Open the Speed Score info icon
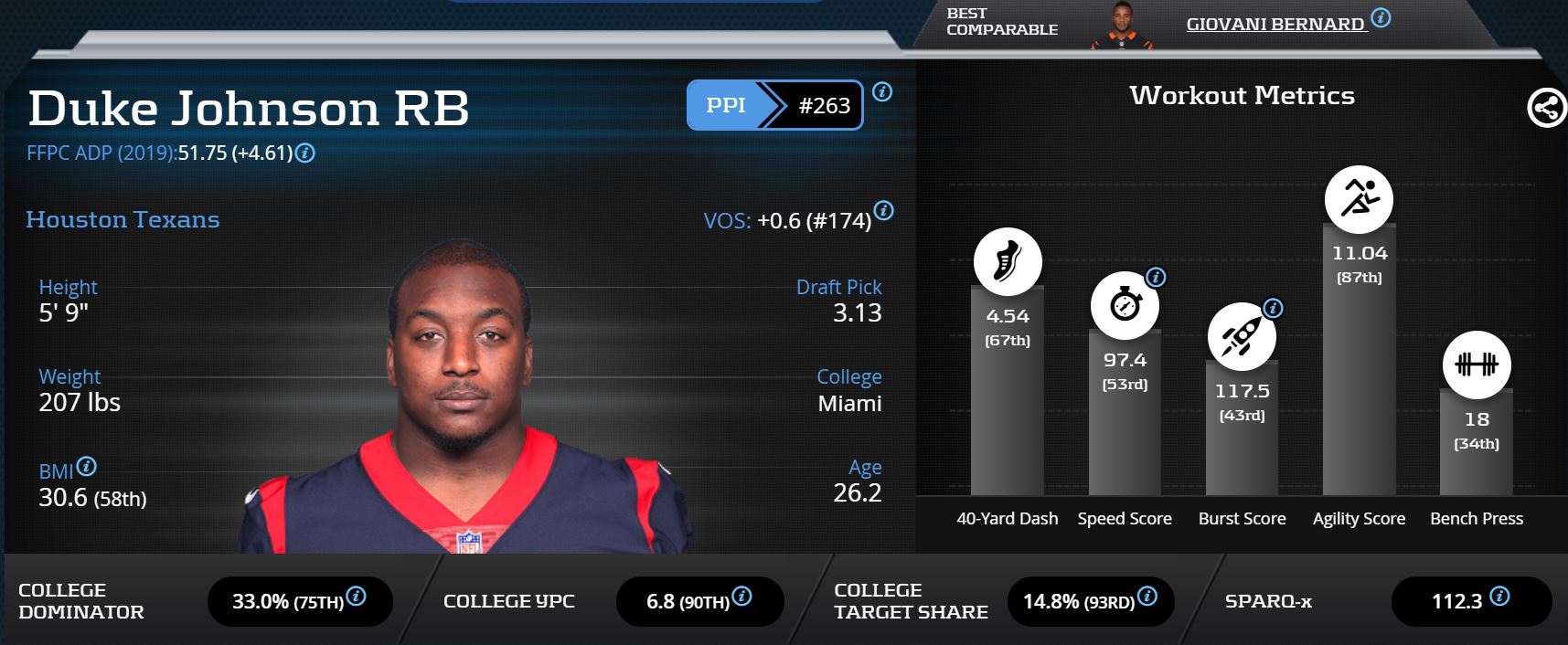Viewport: 1568px width, 645px height. 1156,277
